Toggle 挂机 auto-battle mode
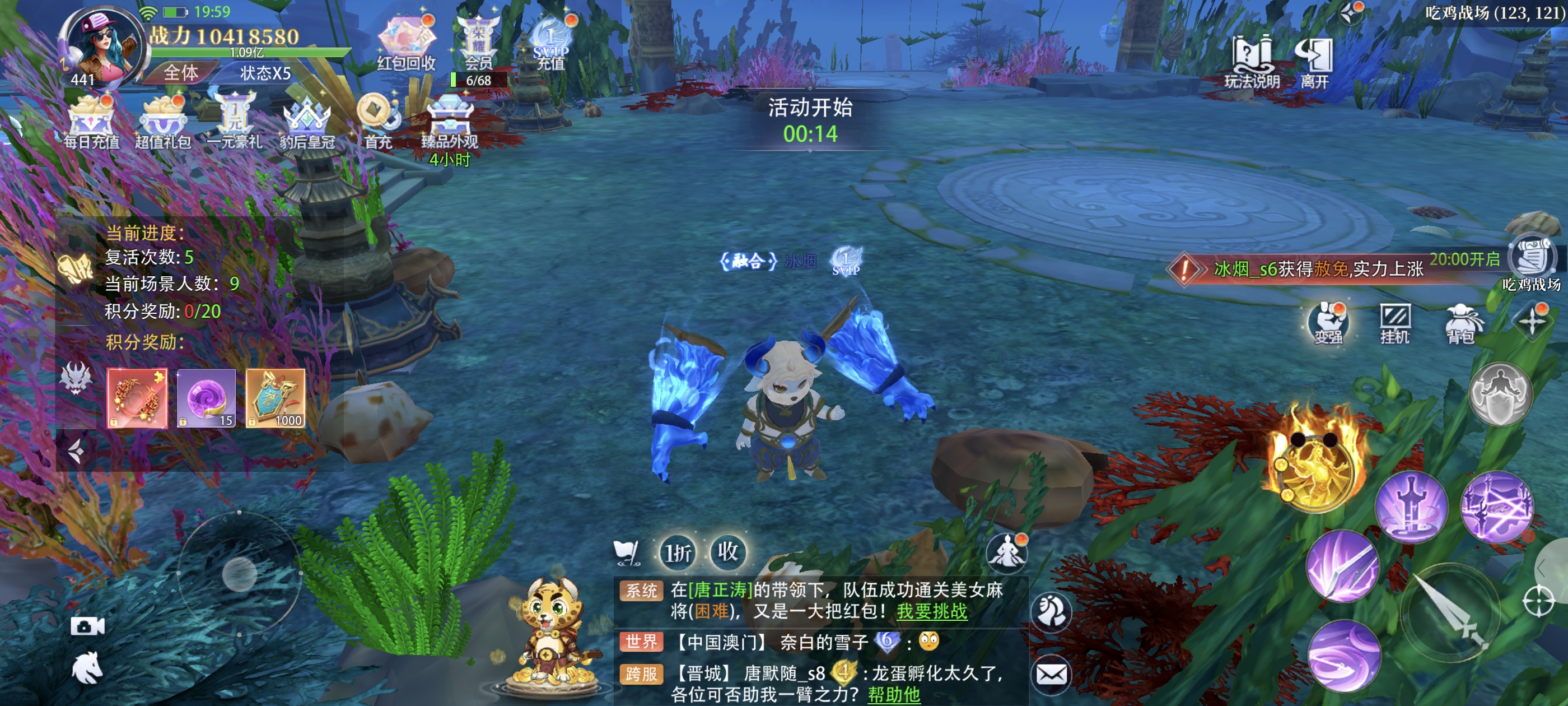This screenshot has width=1568, height=706. point(1394,323)
